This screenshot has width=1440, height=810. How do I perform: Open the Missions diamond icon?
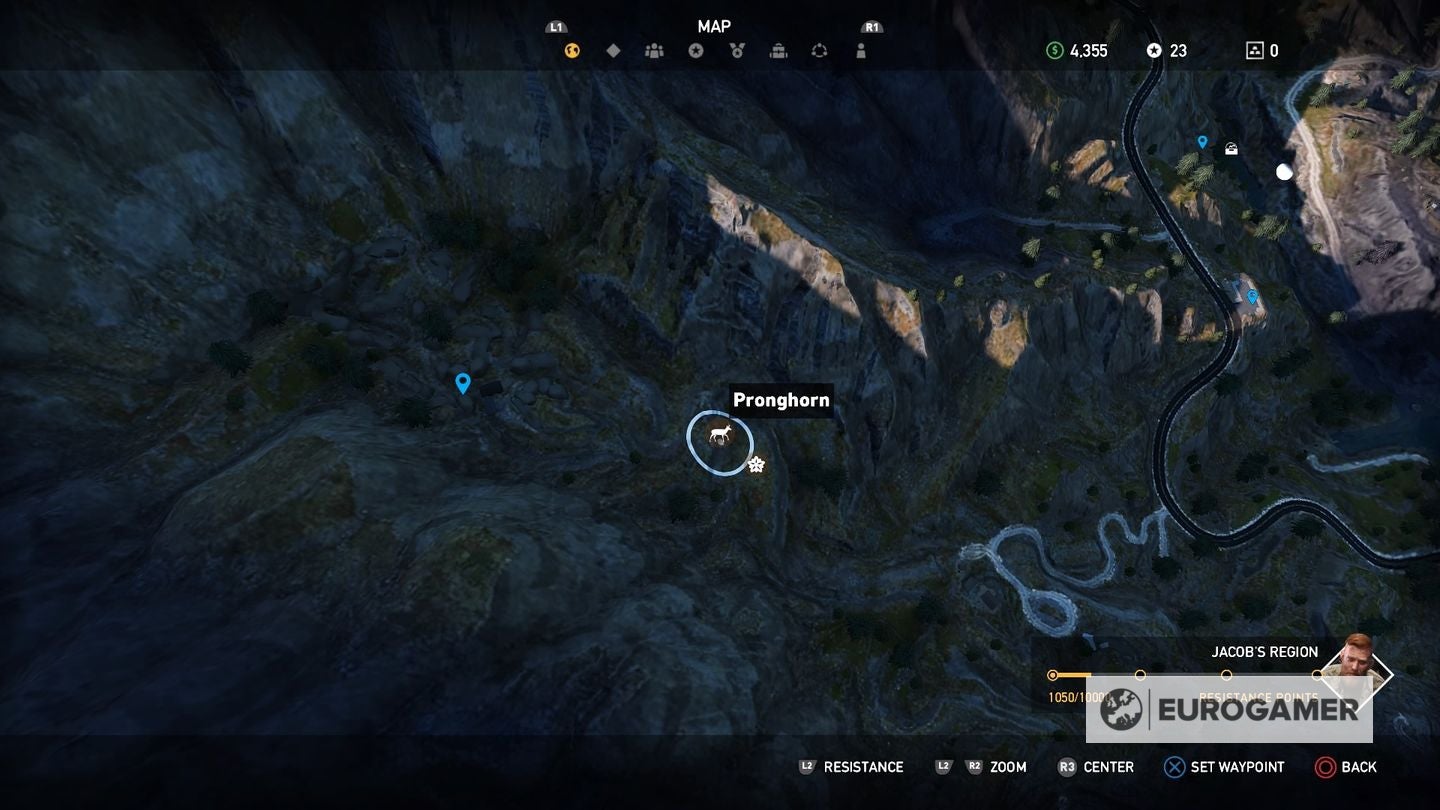click(613, 50)
